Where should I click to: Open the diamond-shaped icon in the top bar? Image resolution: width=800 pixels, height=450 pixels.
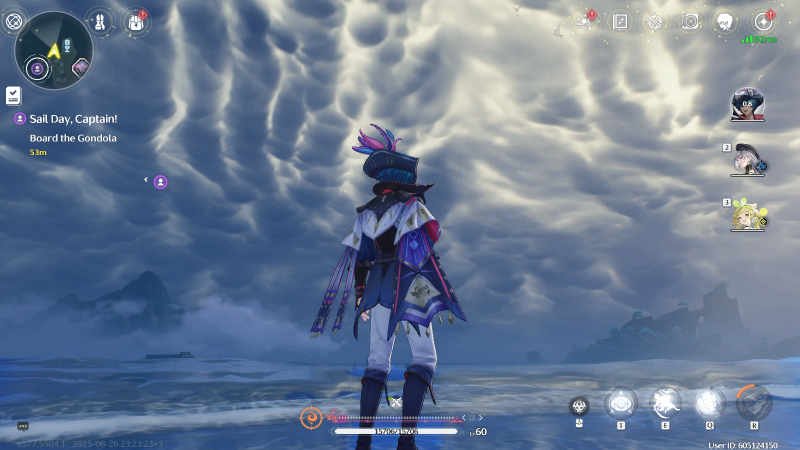click(655, 21)
